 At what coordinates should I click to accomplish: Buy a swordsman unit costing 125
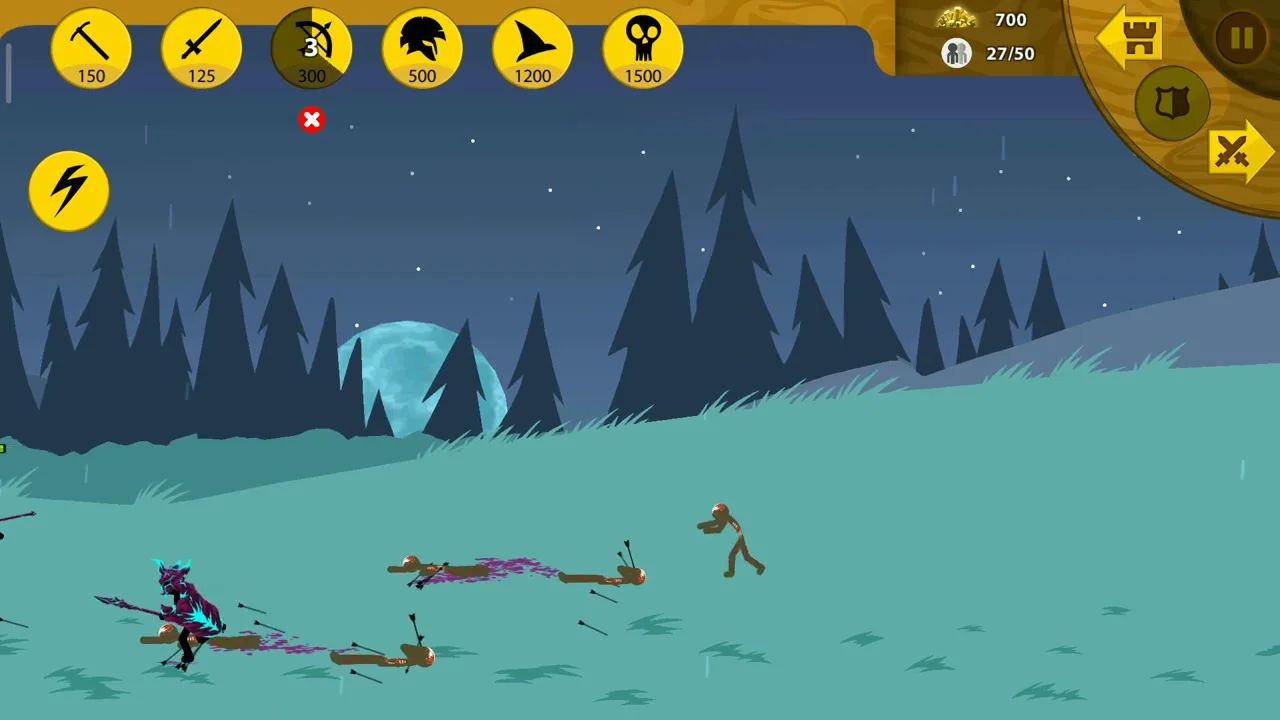tap(201, 48)
